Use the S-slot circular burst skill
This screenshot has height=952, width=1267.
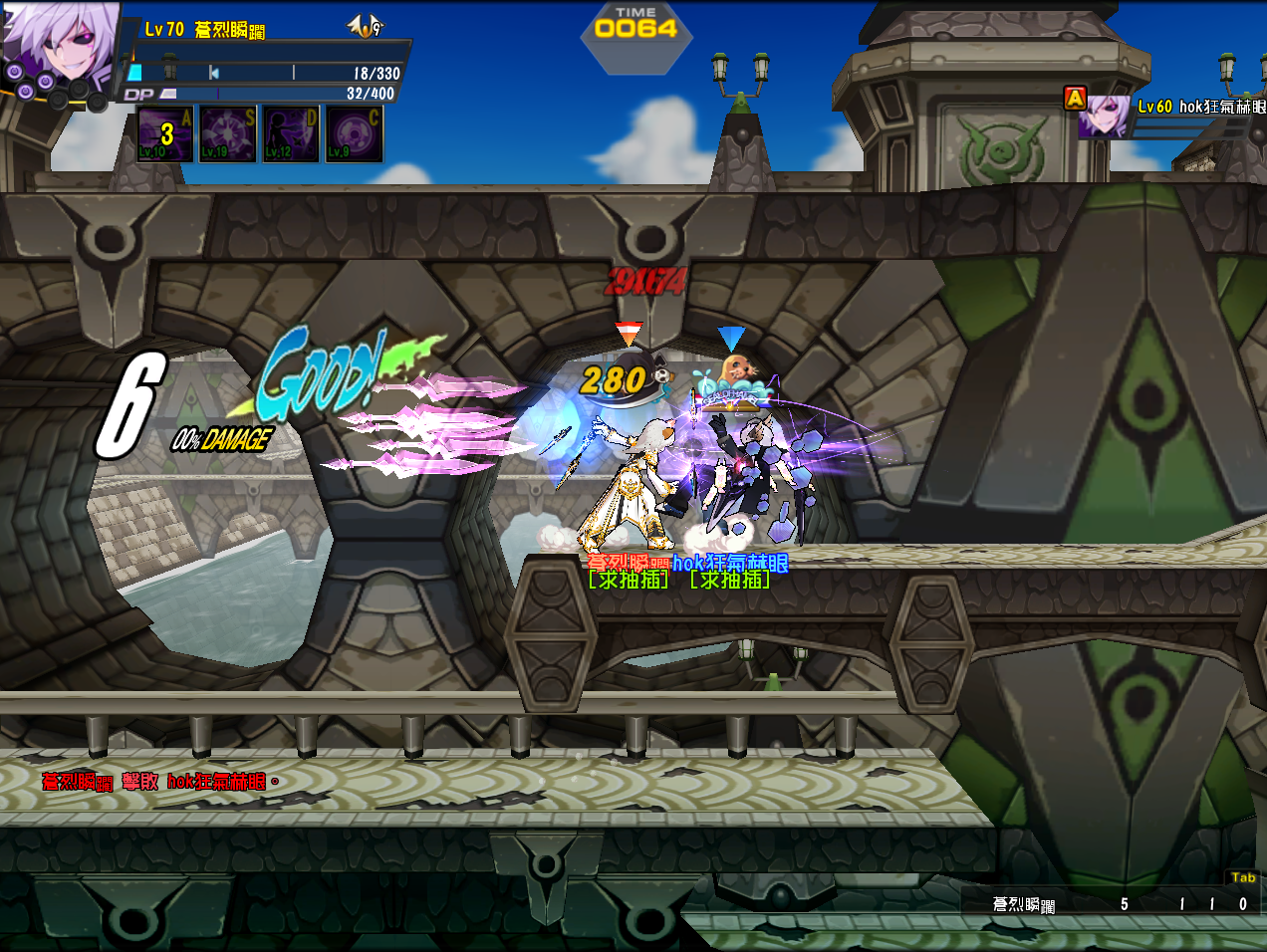coord(228,133)
